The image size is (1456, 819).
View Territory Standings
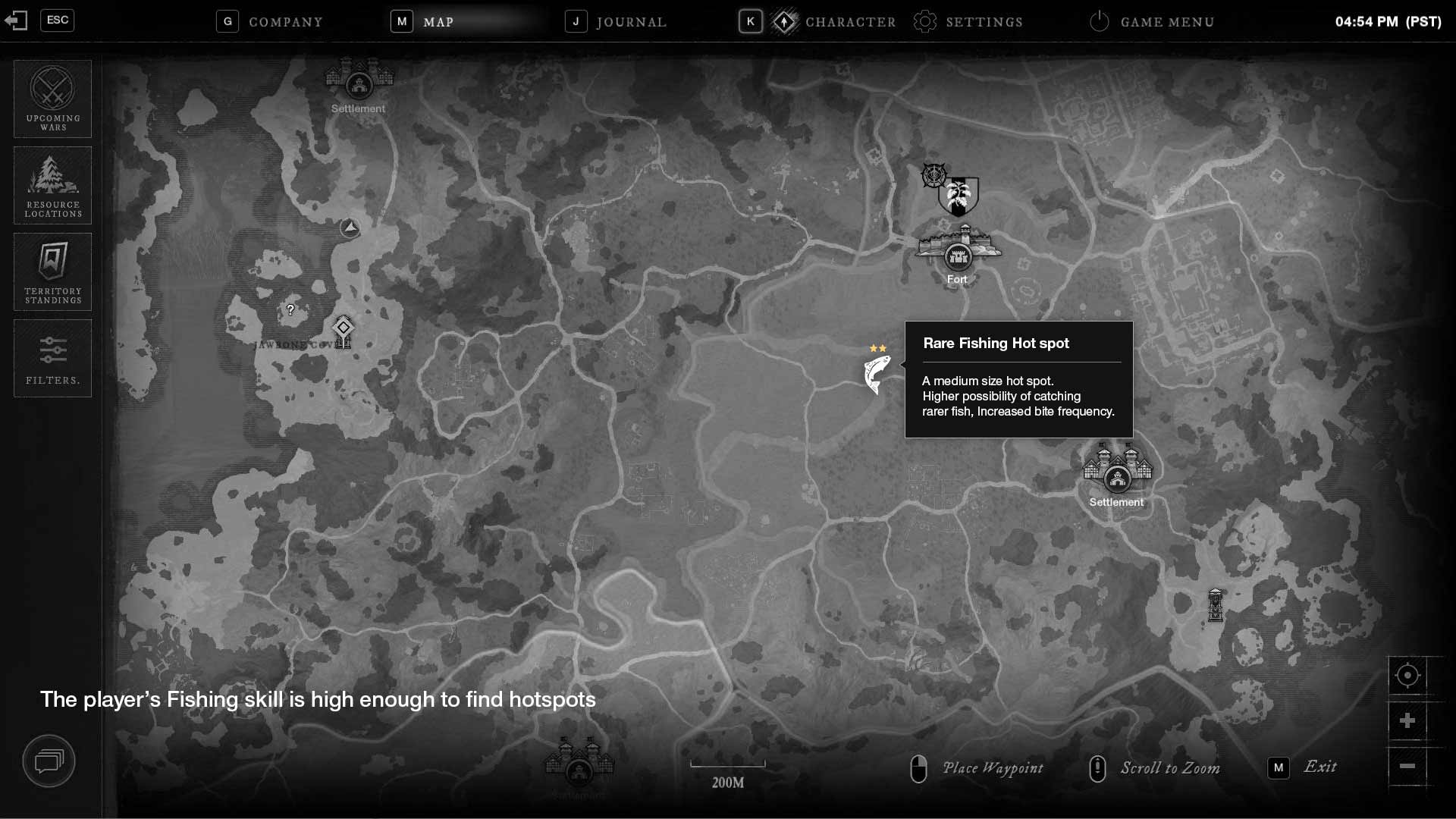(x=52, y=271)
